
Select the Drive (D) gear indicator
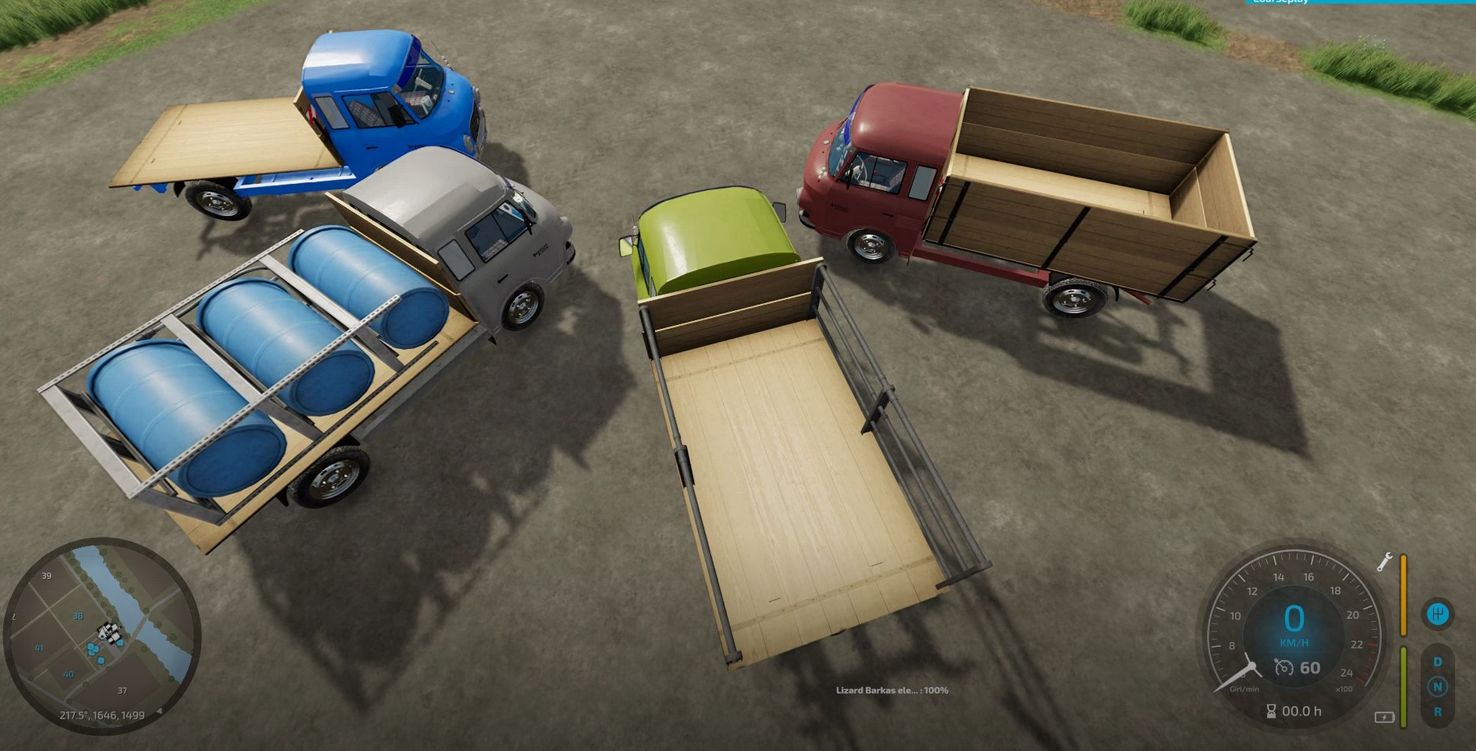click(1437, 661)
